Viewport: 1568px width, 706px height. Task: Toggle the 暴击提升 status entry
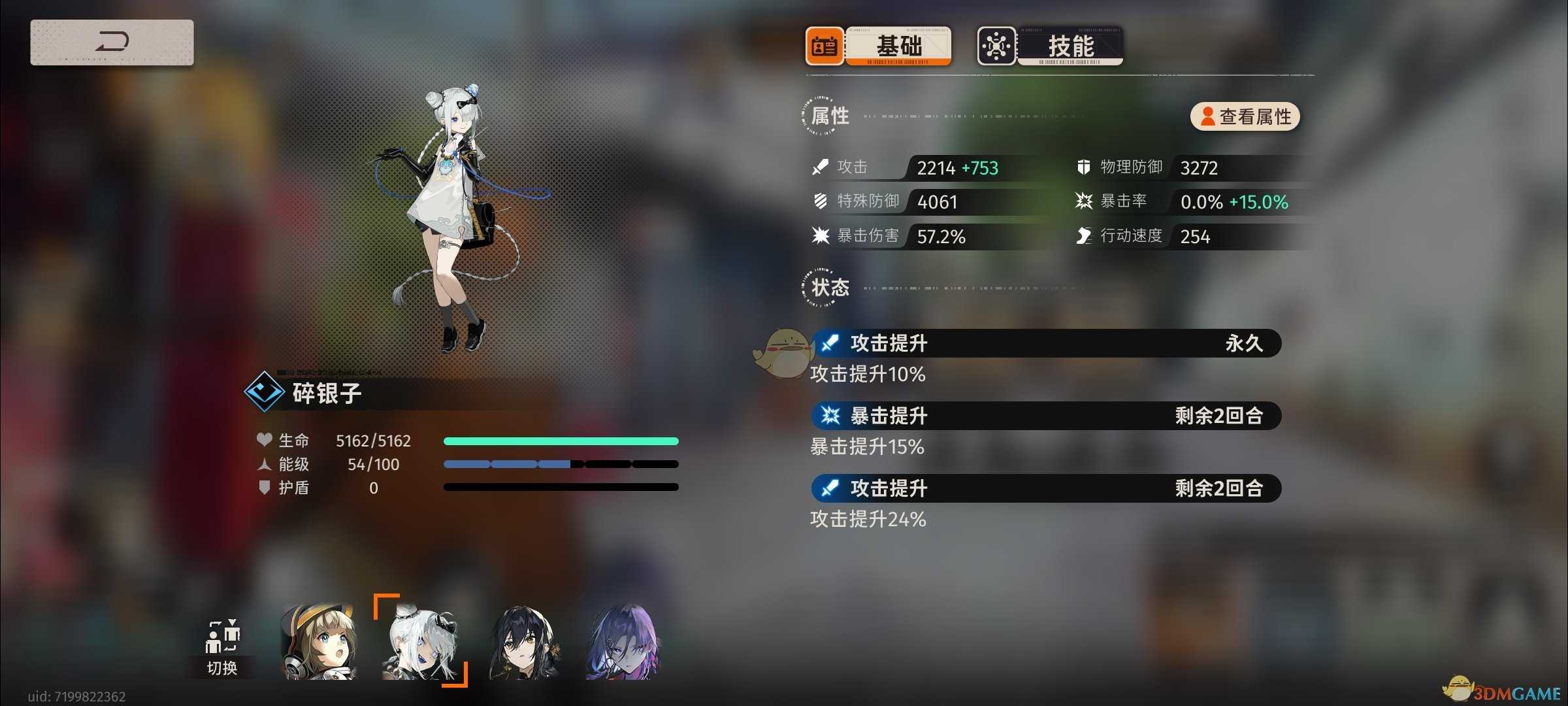coord(1045,416)
